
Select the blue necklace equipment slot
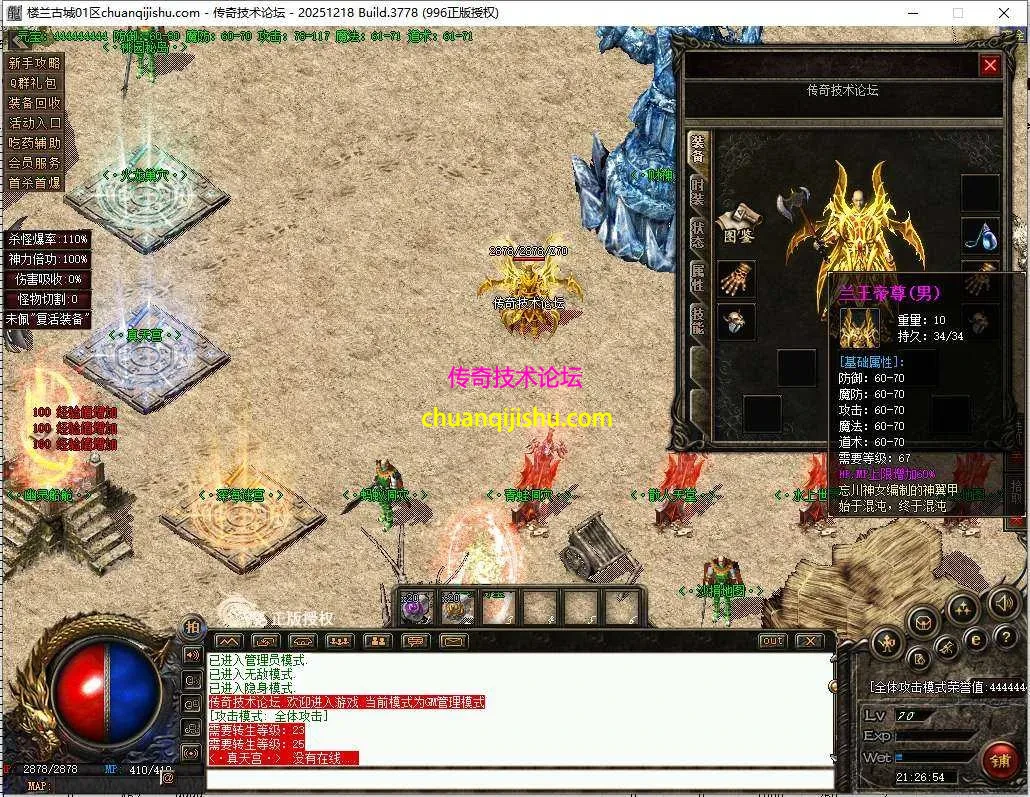click(980, 236)
